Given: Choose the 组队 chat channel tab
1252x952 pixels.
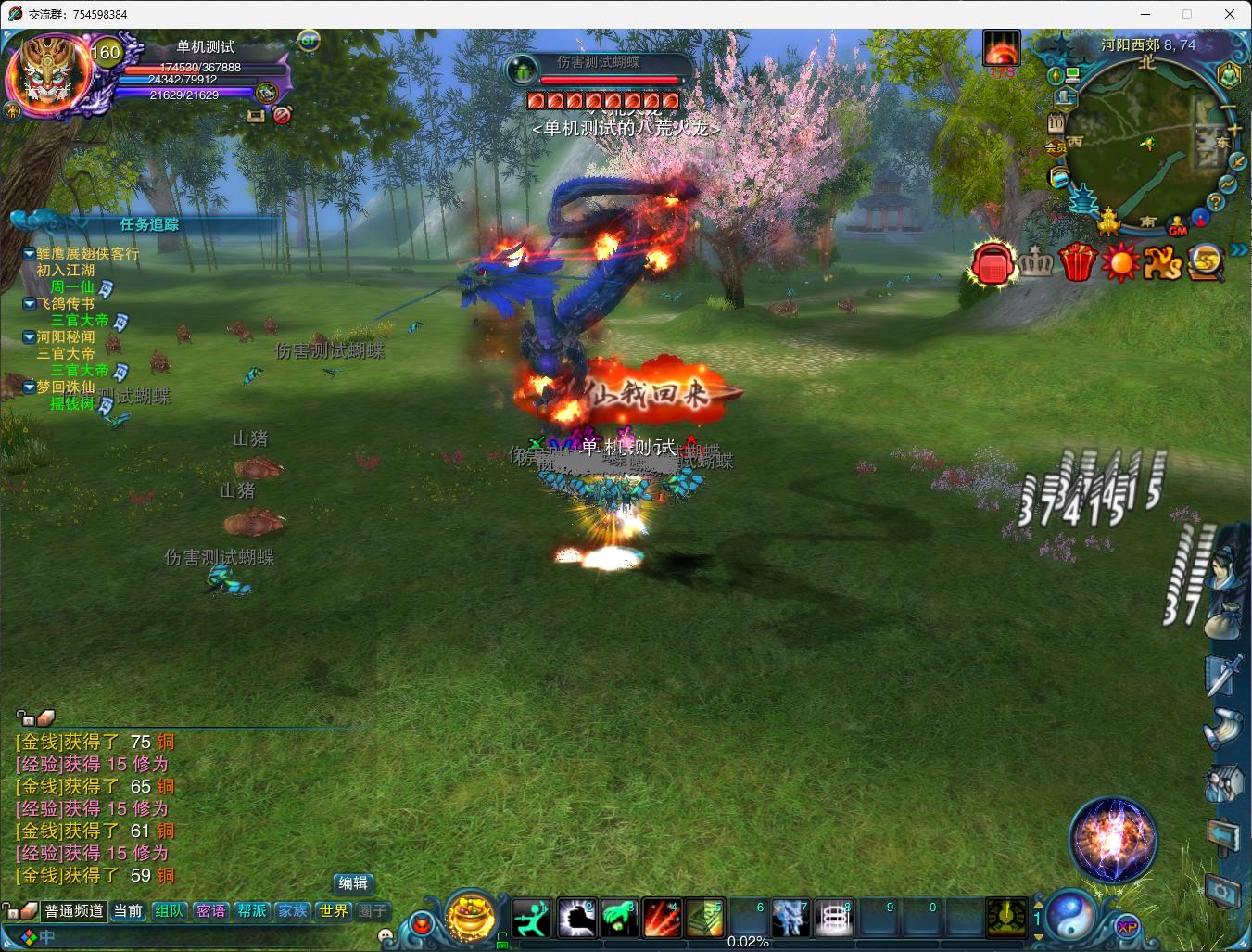Looking at the screenshot, I should [x=169, y=911].
